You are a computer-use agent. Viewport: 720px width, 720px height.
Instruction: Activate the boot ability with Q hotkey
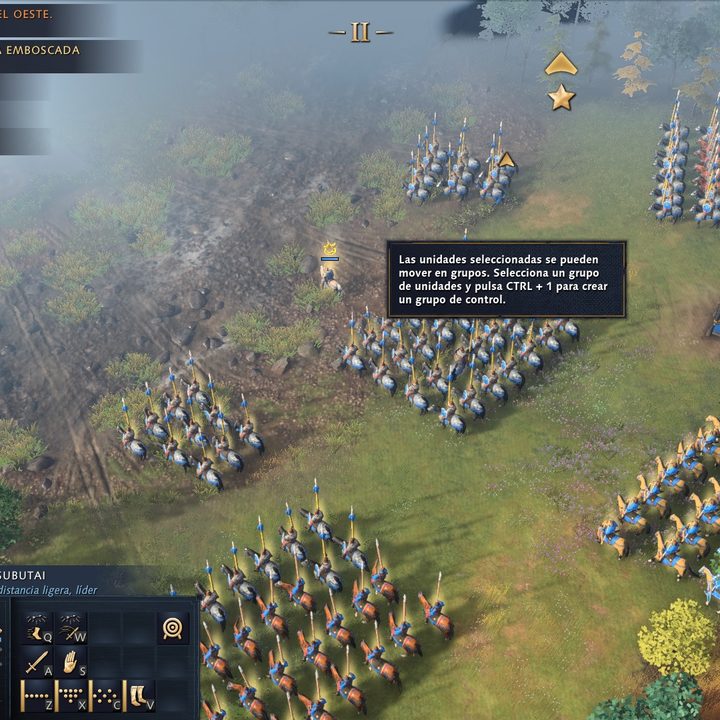click(37, 627)
